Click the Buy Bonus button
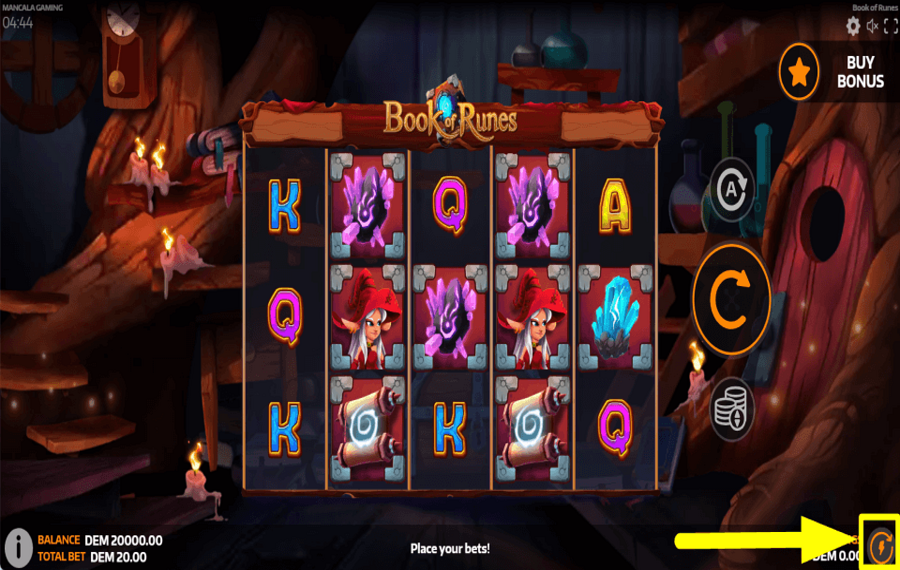 tap(838, 72)
